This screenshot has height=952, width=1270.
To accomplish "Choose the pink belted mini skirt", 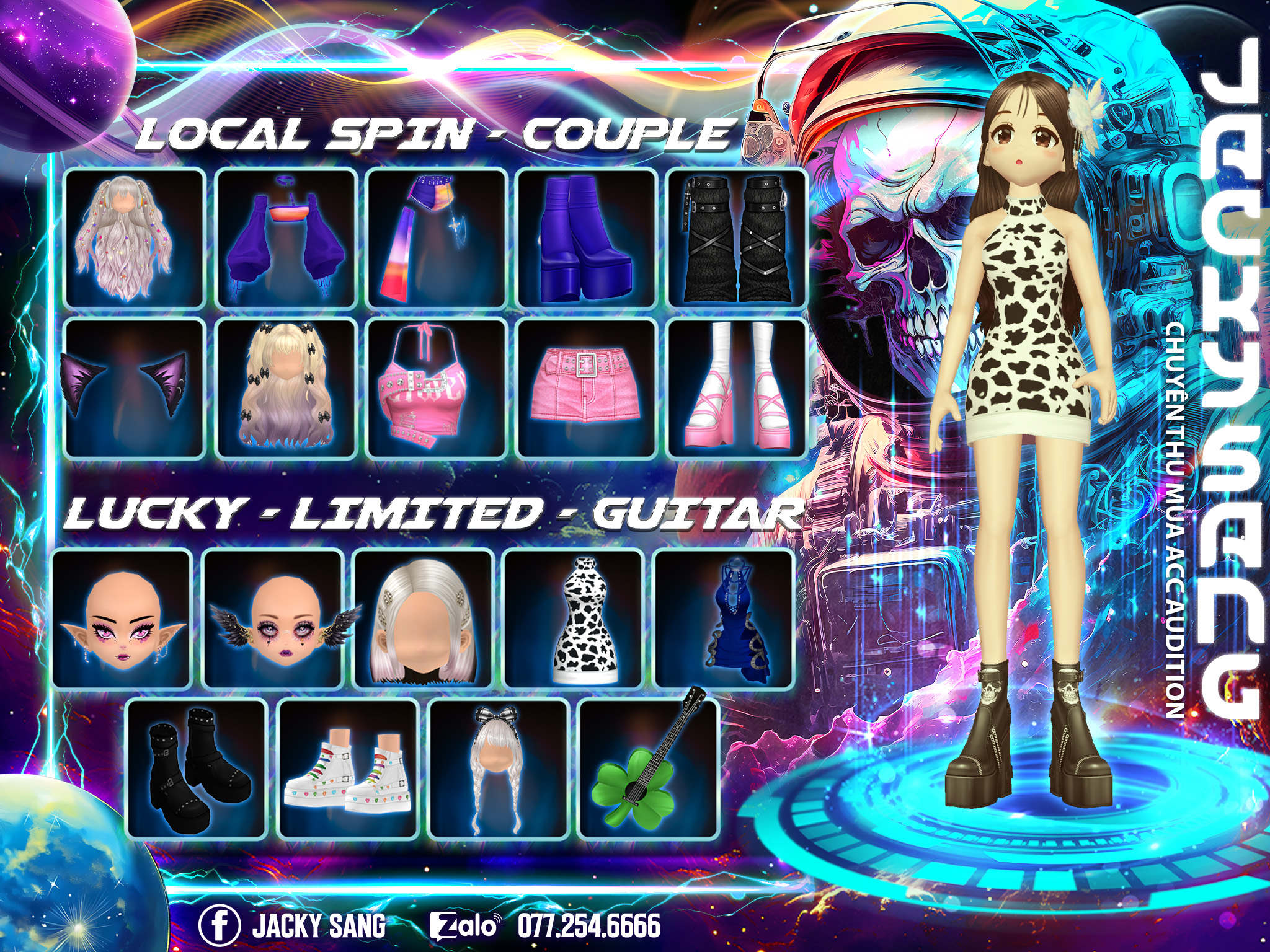I will tap(587, 389).
